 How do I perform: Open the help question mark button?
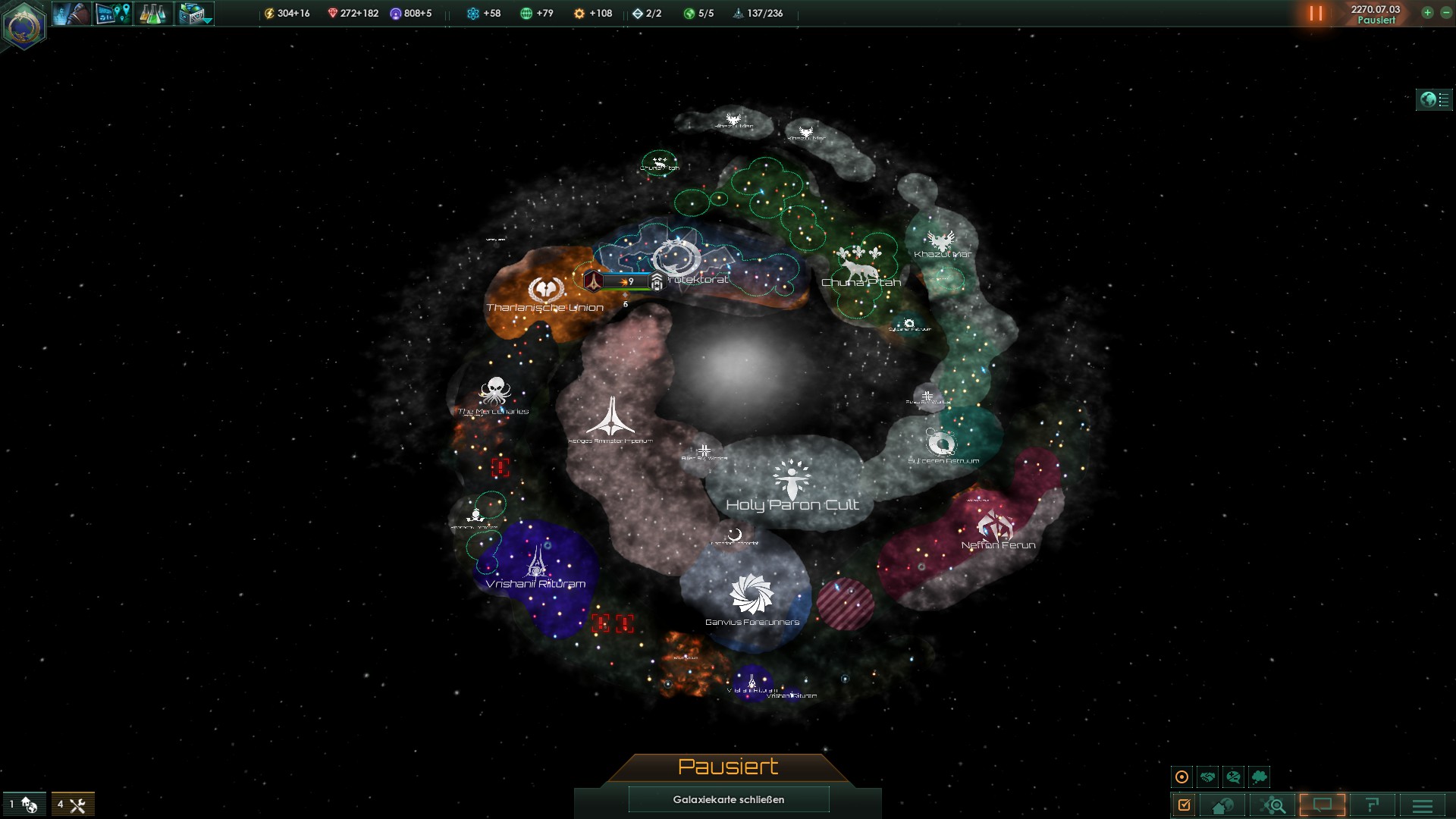[1372, 805]
